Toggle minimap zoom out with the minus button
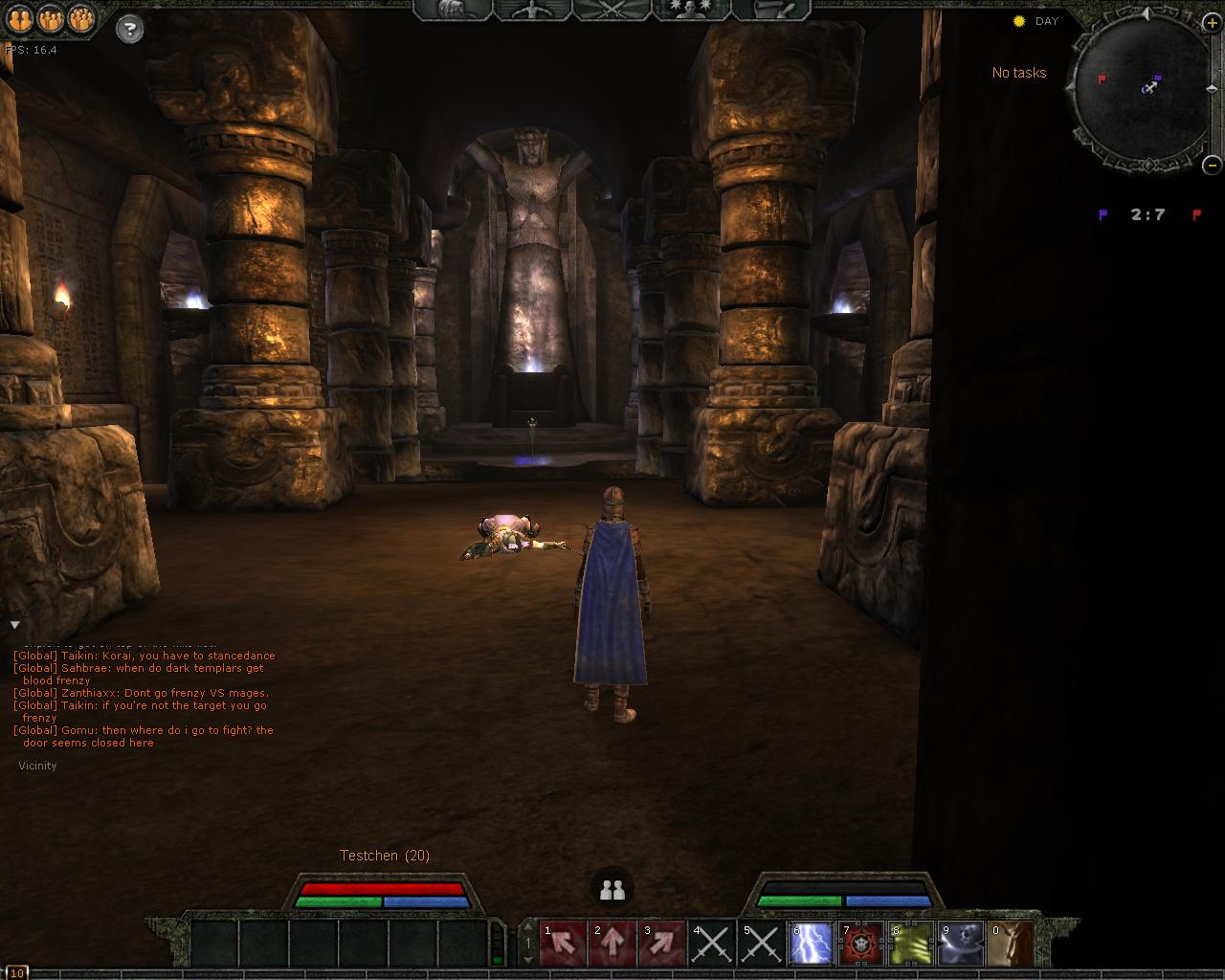This screenshot has height=980, width=1225. pos(1212,164)
